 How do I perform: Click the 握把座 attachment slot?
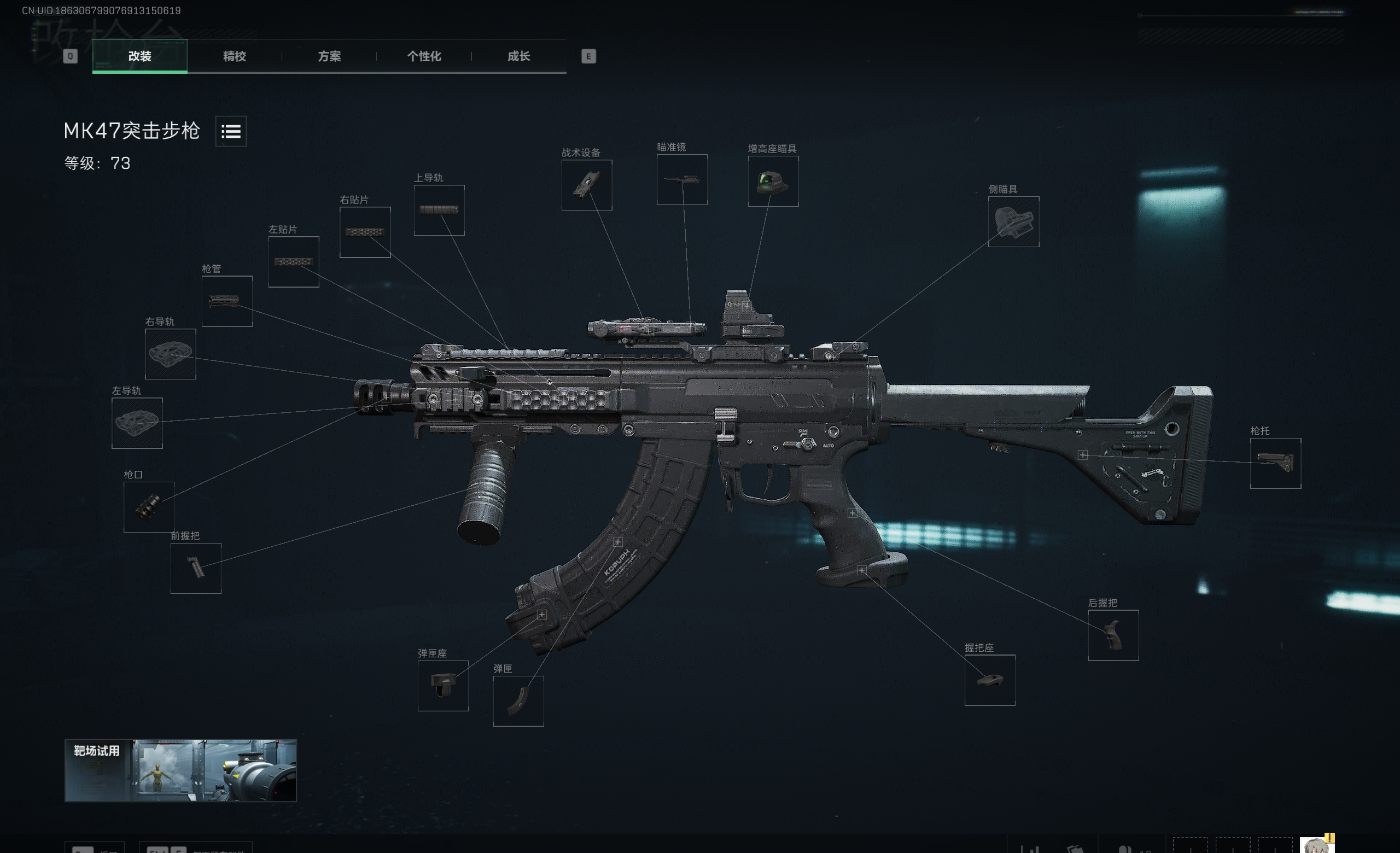point(990,680)
